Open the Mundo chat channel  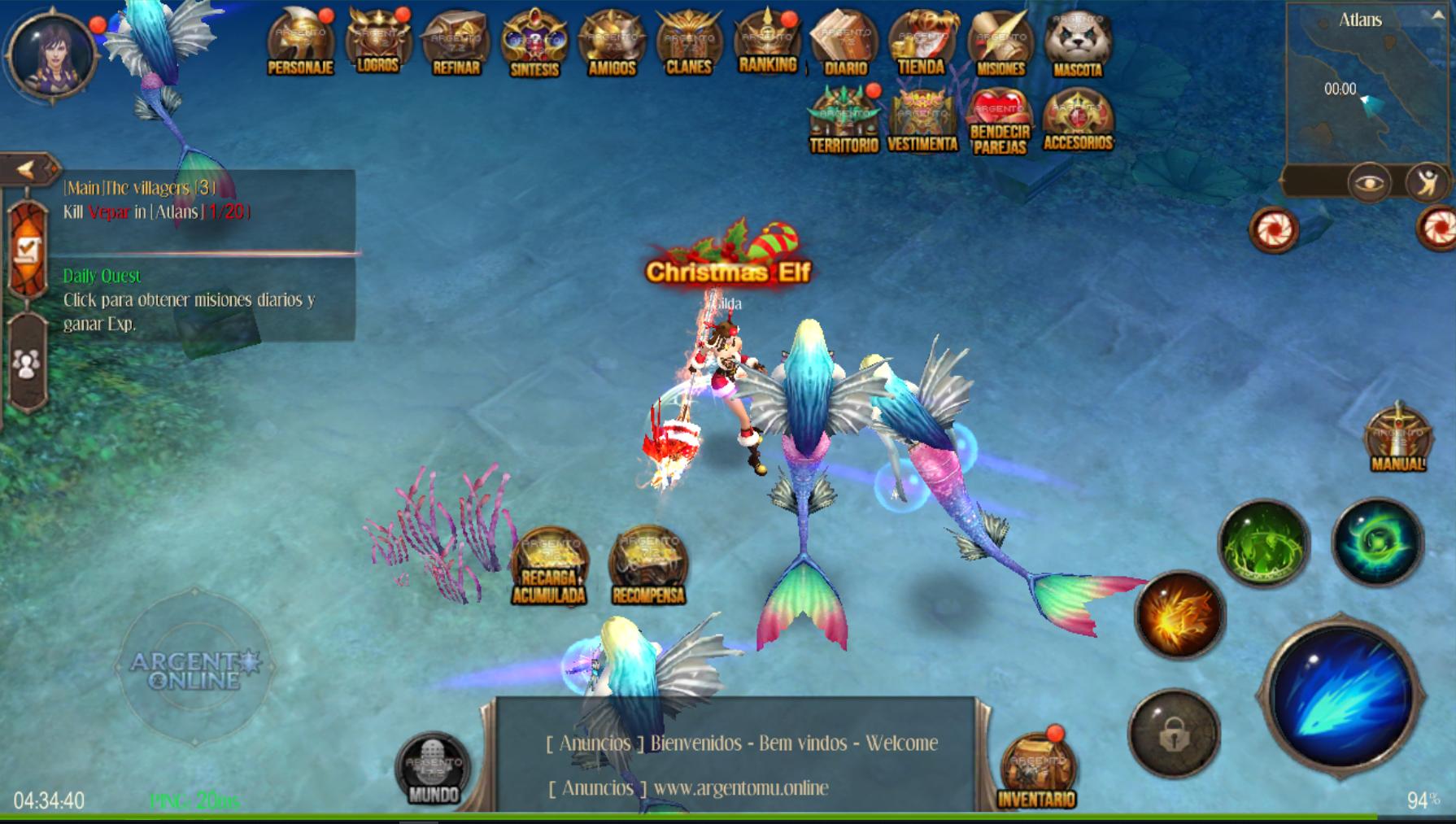tap(433, 769)
